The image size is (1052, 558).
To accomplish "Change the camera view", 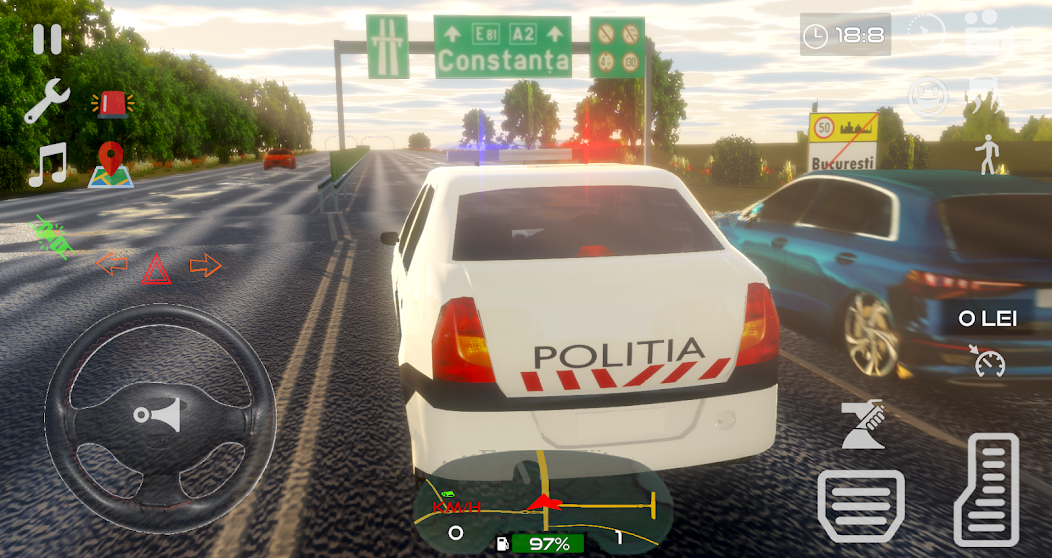I will 985,33.
